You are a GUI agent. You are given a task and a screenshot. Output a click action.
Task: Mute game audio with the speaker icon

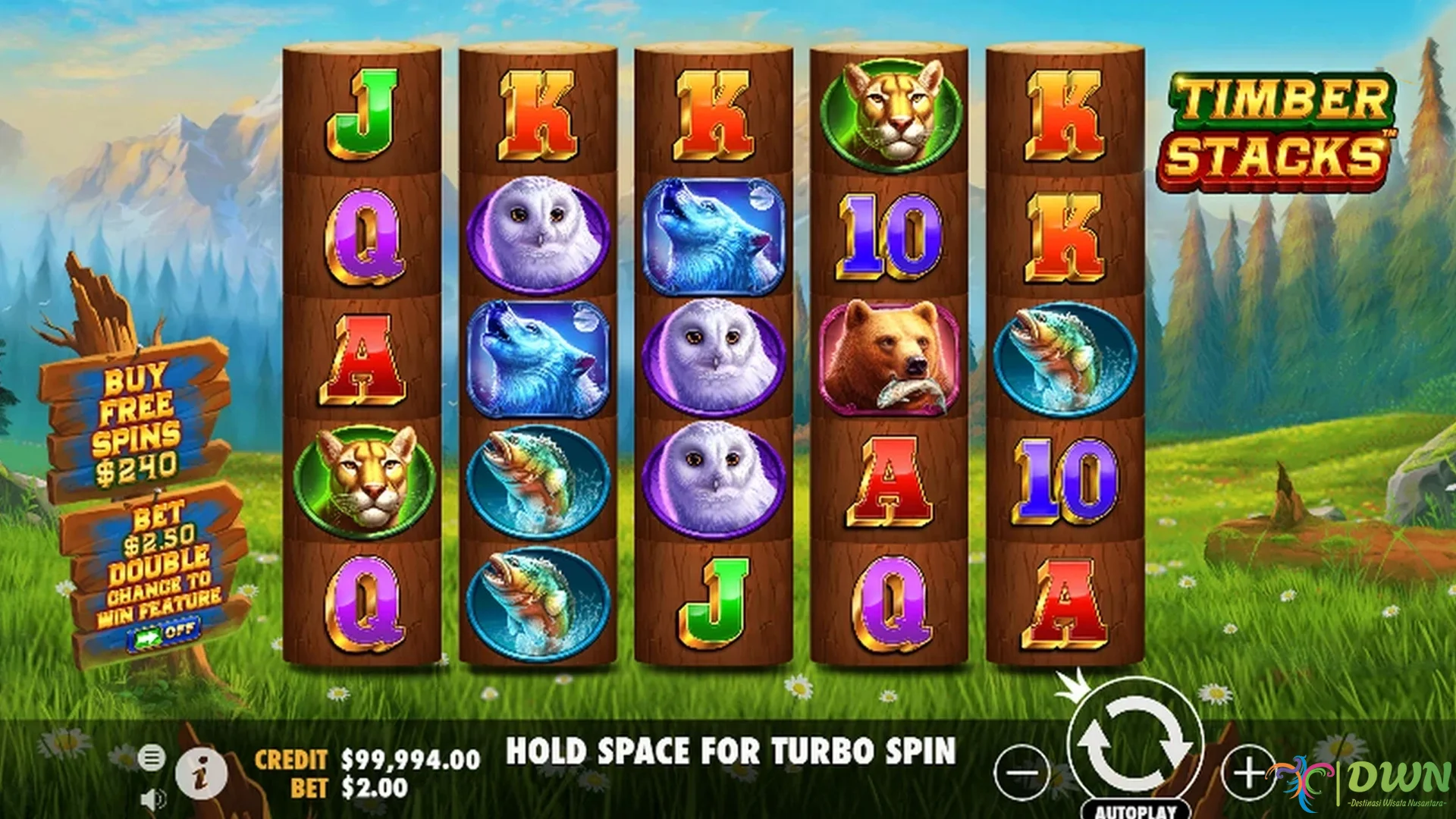click(x=154, y=800)
